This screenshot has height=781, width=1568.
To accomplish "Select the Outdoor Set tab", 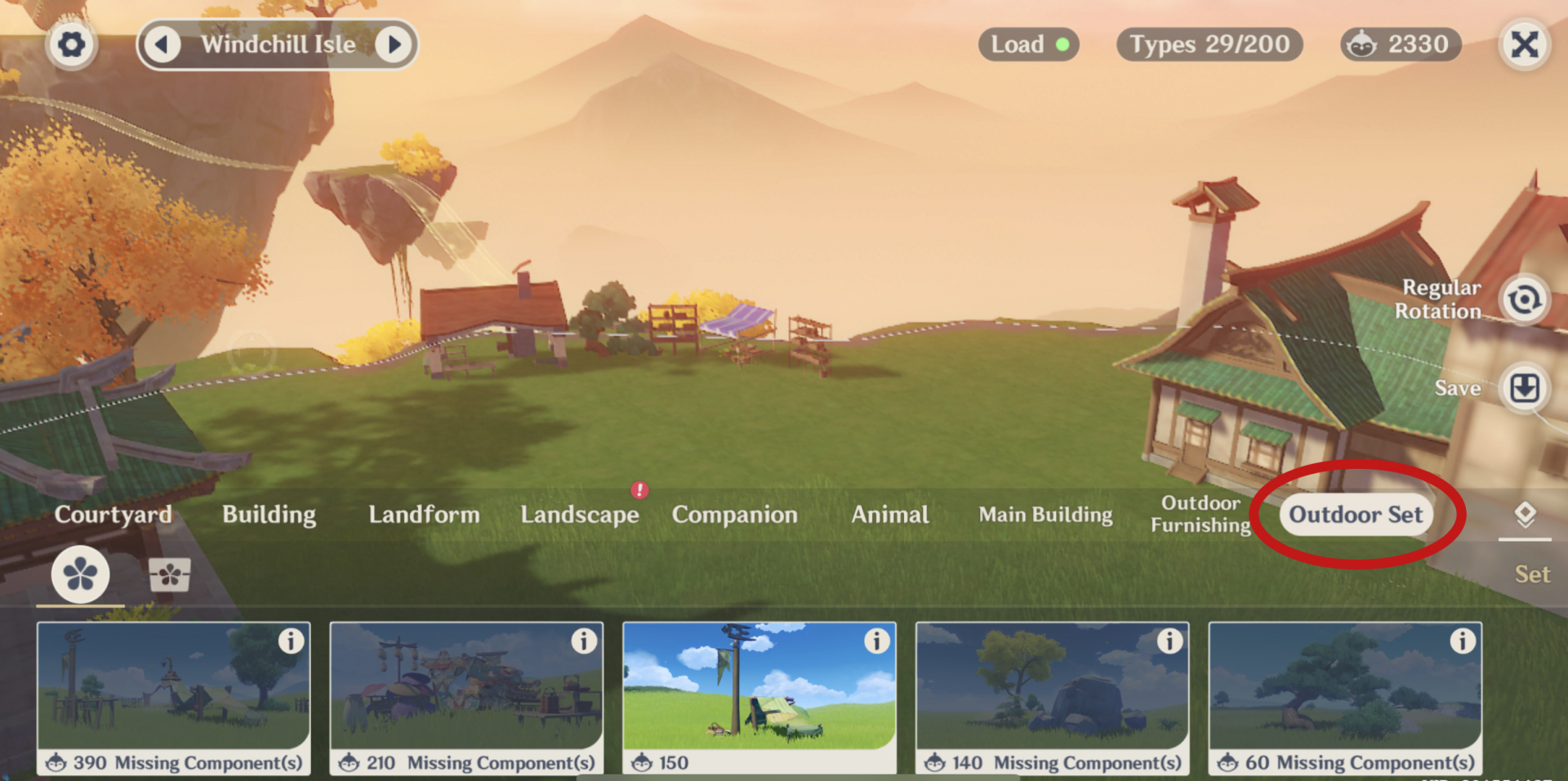I will point(1356,515).
